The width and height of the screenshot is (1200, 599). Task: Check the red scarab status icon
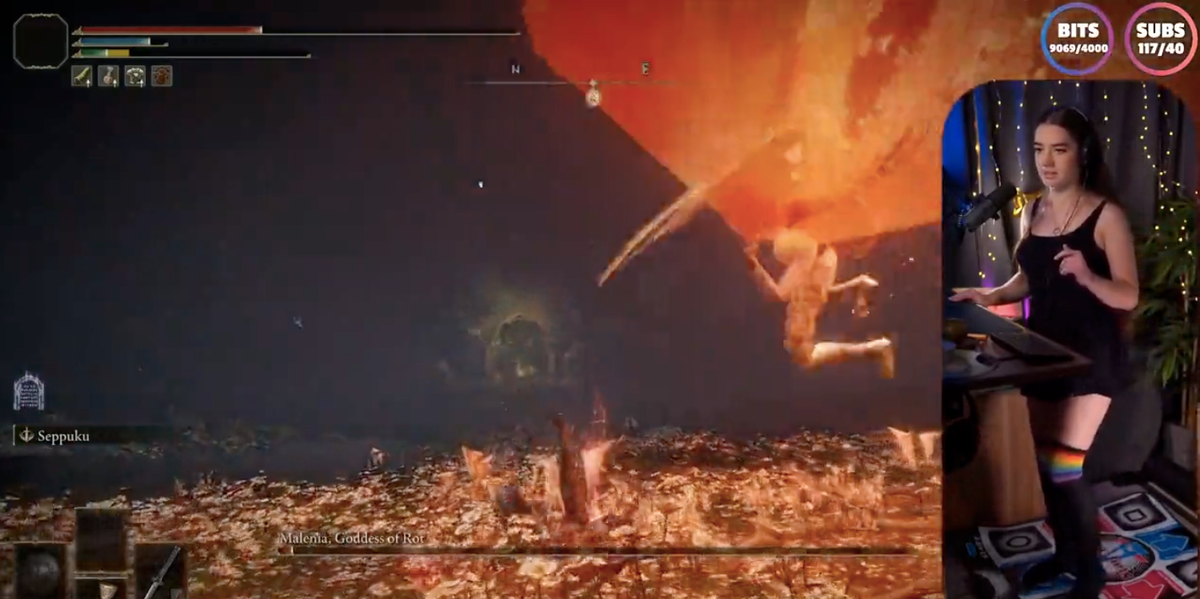(161, 76)
